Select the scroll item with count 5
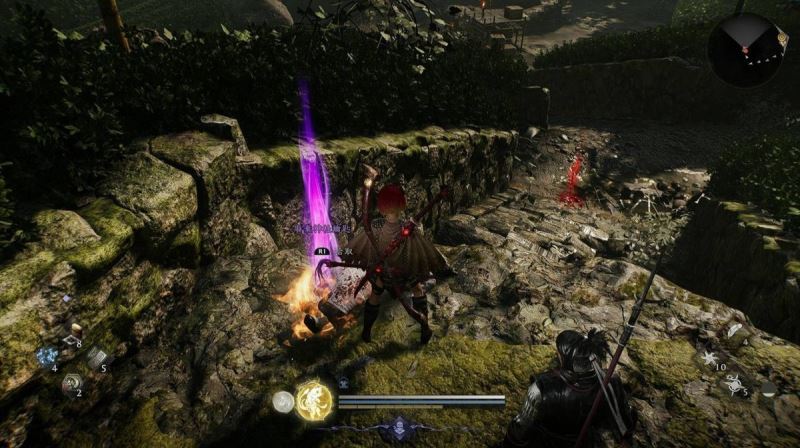The image size is (800, 448). (96, 357)
